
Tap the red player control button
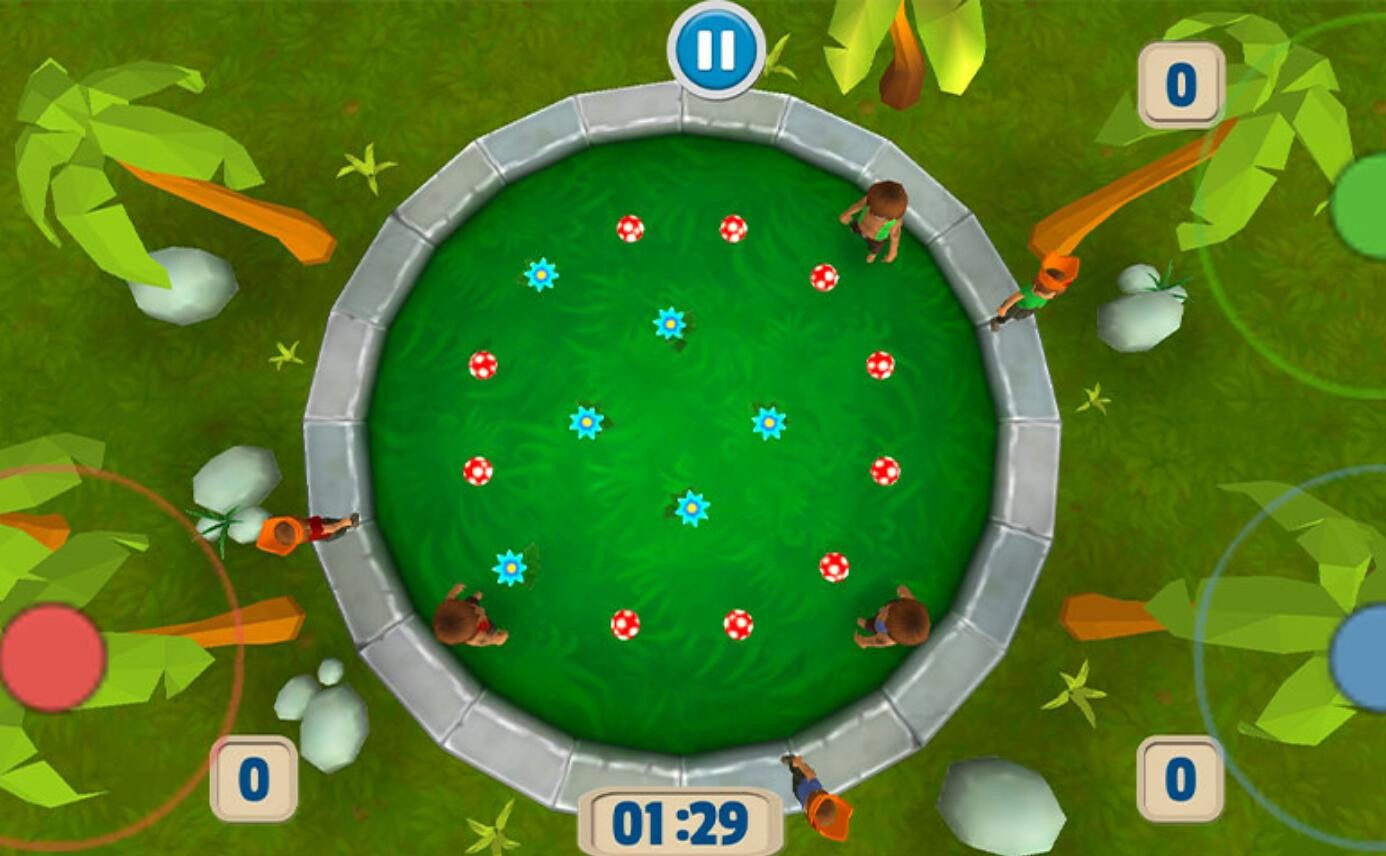click(52, 657)
